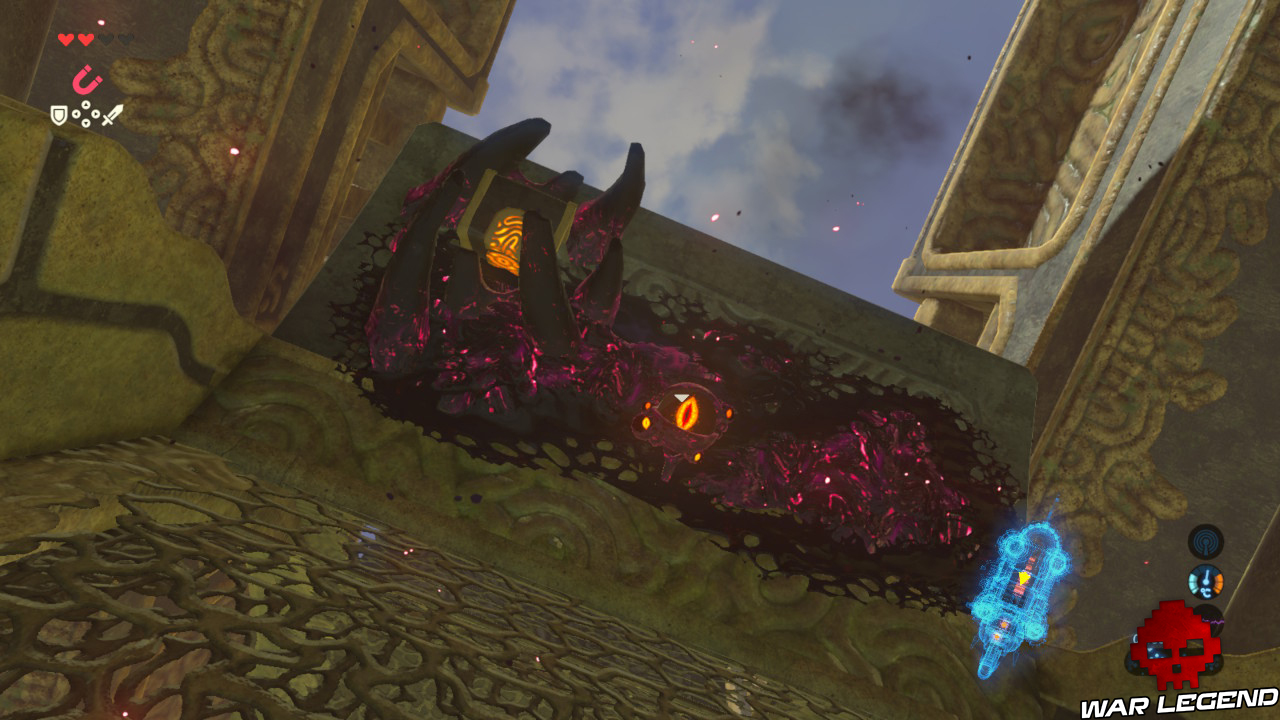The height and width of the screenshot is (720, 1280).
Task: Click the up arrow on the d-pad icon
Action: (x=85, y=104)
